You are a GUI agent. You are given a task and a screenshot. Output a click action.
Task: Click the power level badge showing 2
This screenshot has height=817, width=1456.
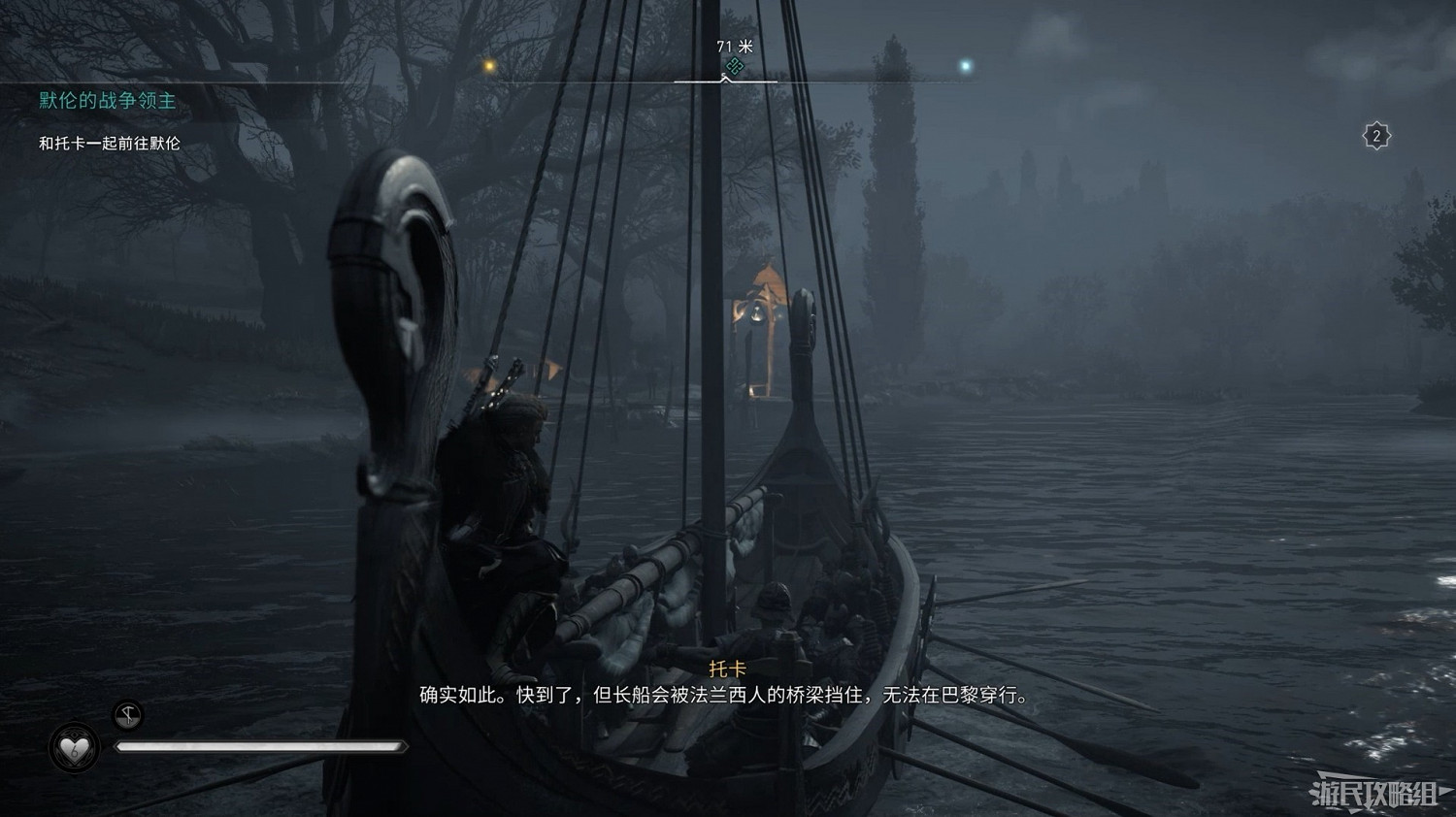coord(1375,134)
